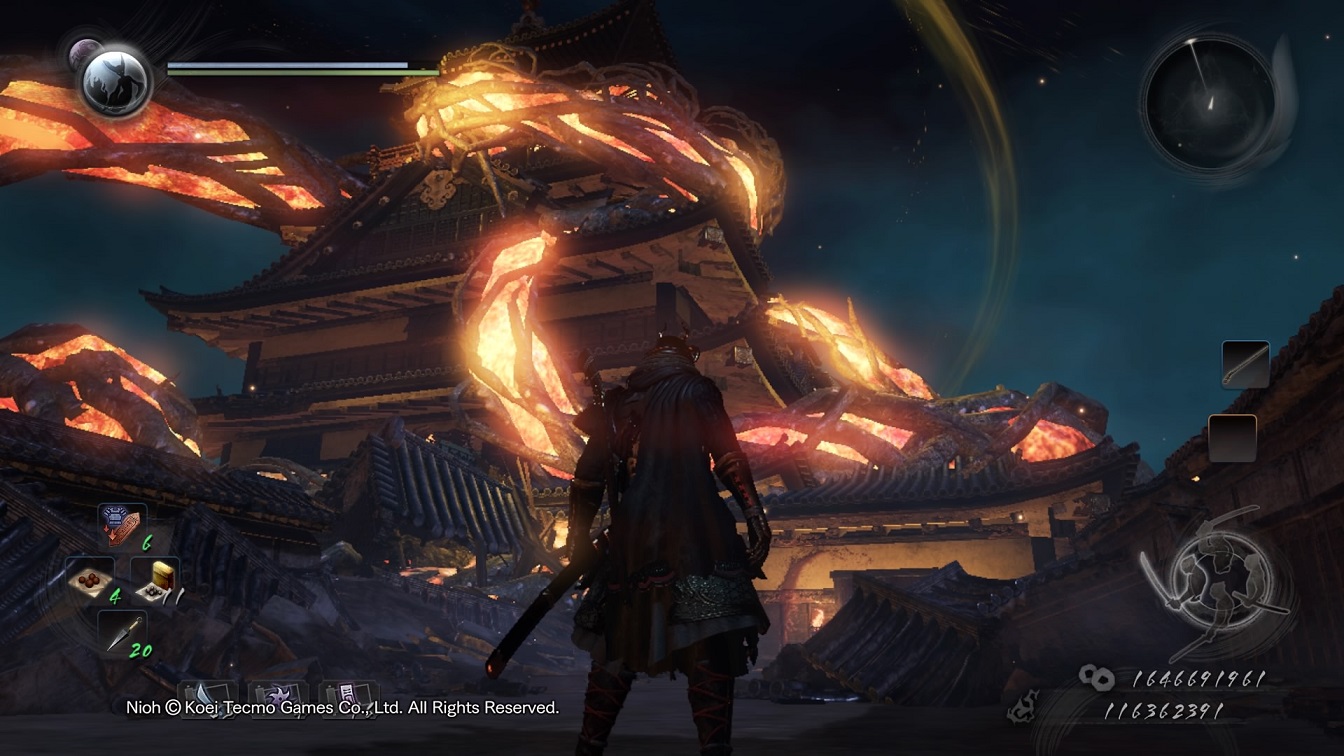The height and width of the screenshot is (756, 1344).
Task: Select the talisman quick item slot
Action: 121,526
